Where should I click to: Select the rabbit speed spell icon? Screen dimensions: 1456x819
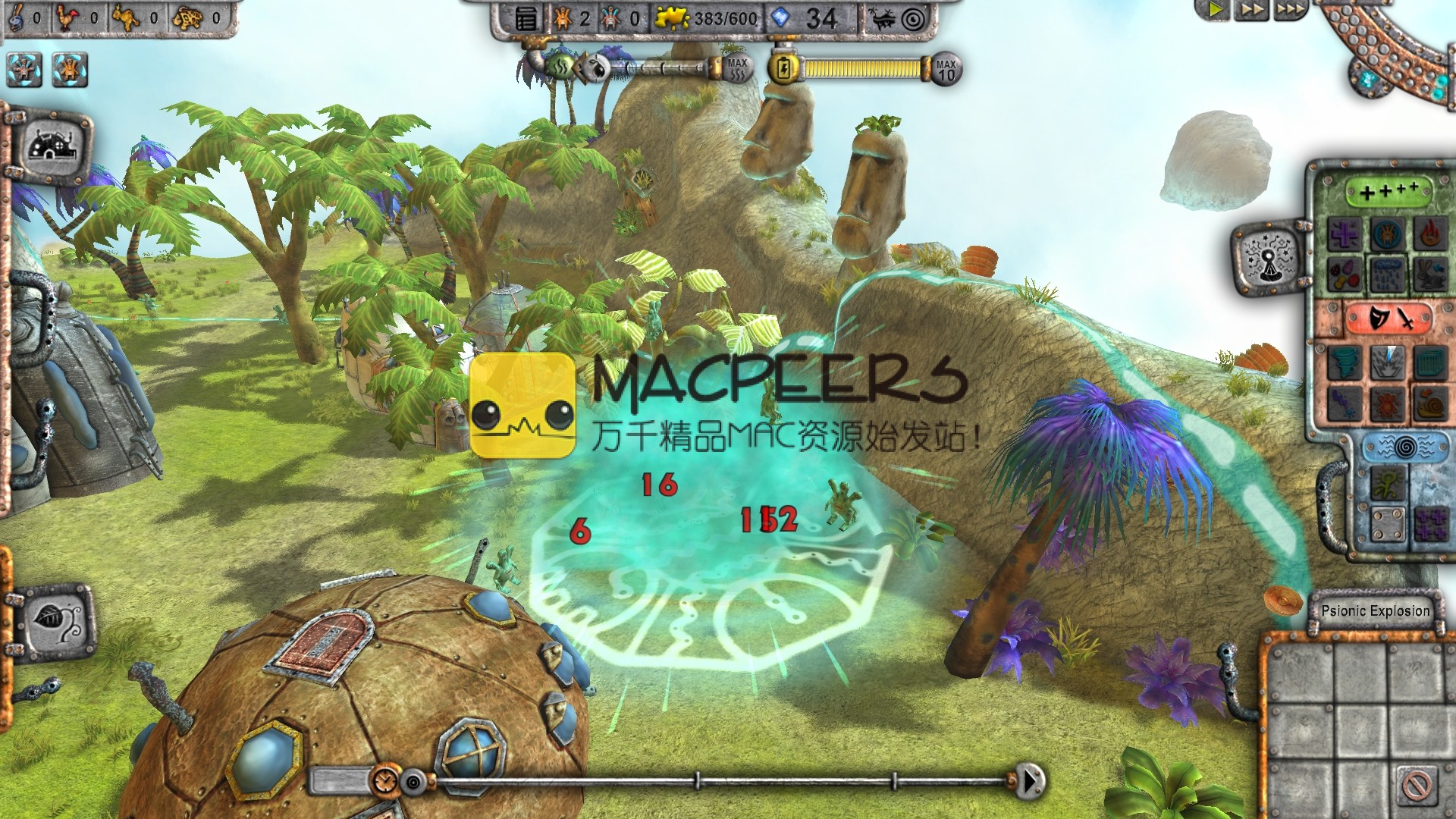tap(1430, 272)
